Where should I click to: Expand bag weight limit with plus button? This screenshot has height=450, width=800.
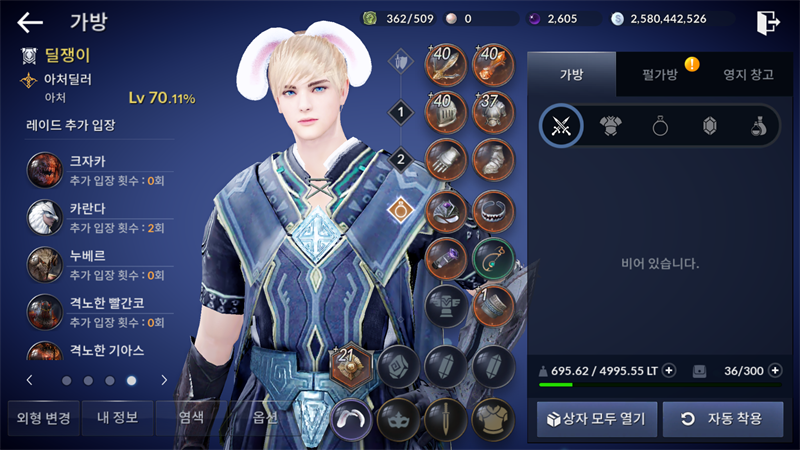click(668, 371)
